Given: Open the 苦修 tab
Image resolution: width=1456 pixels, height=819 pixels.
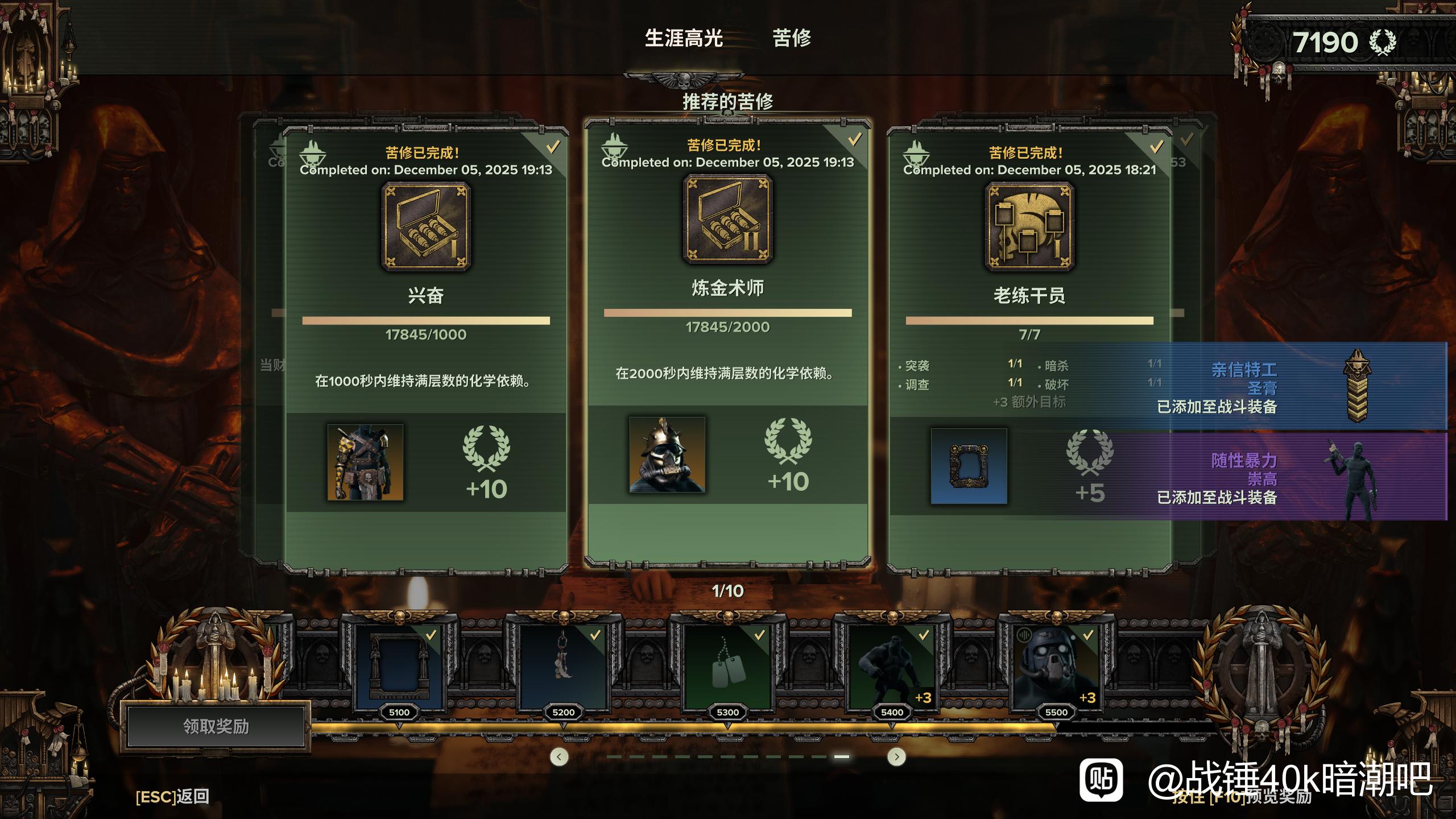Looking at the screenshot, I should click(792, 39).
